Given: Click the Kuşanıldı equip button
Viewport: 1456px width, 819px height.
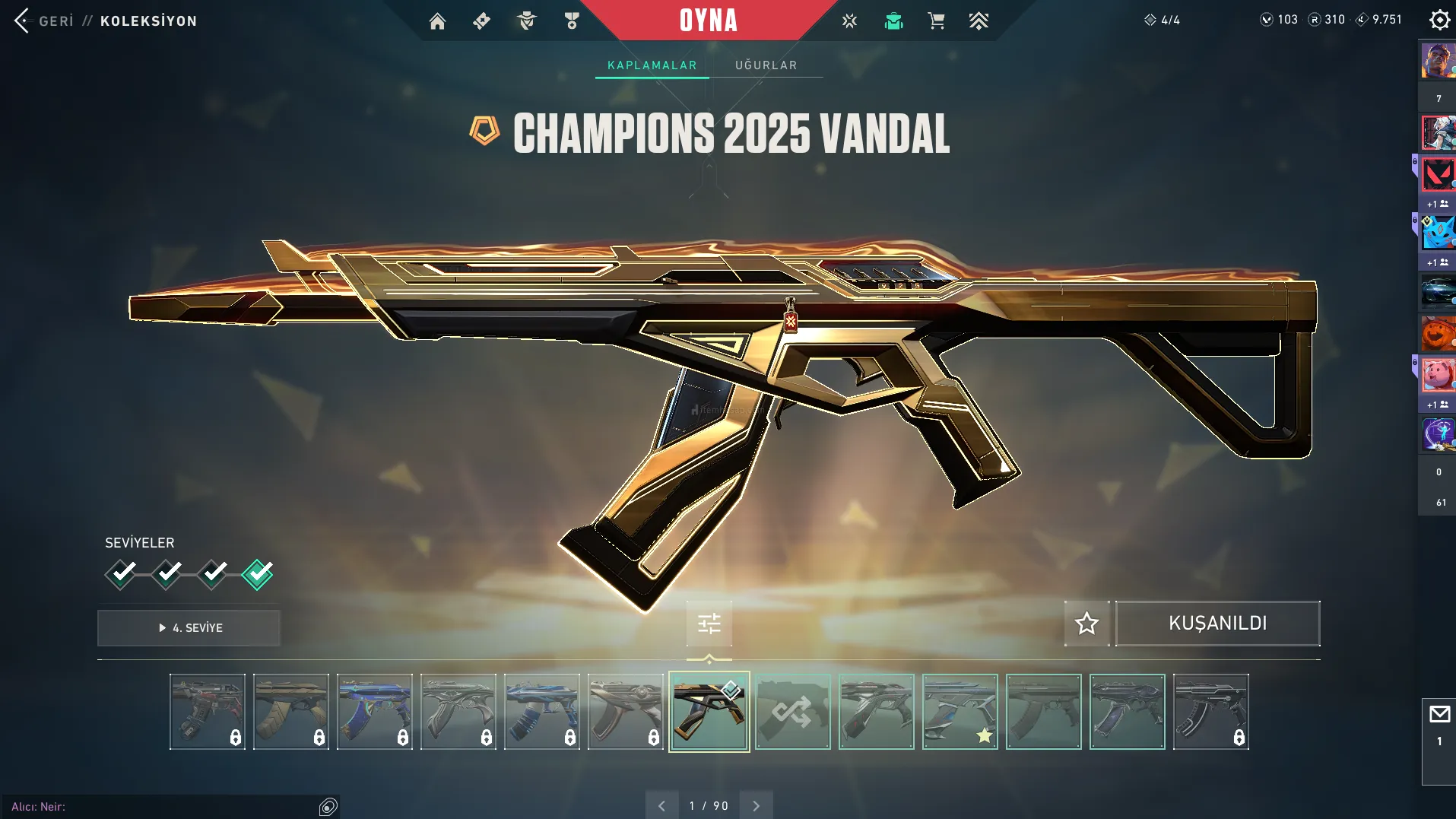Looking at the screenshot, I should pyautogui.click(x=1217, y=624).
